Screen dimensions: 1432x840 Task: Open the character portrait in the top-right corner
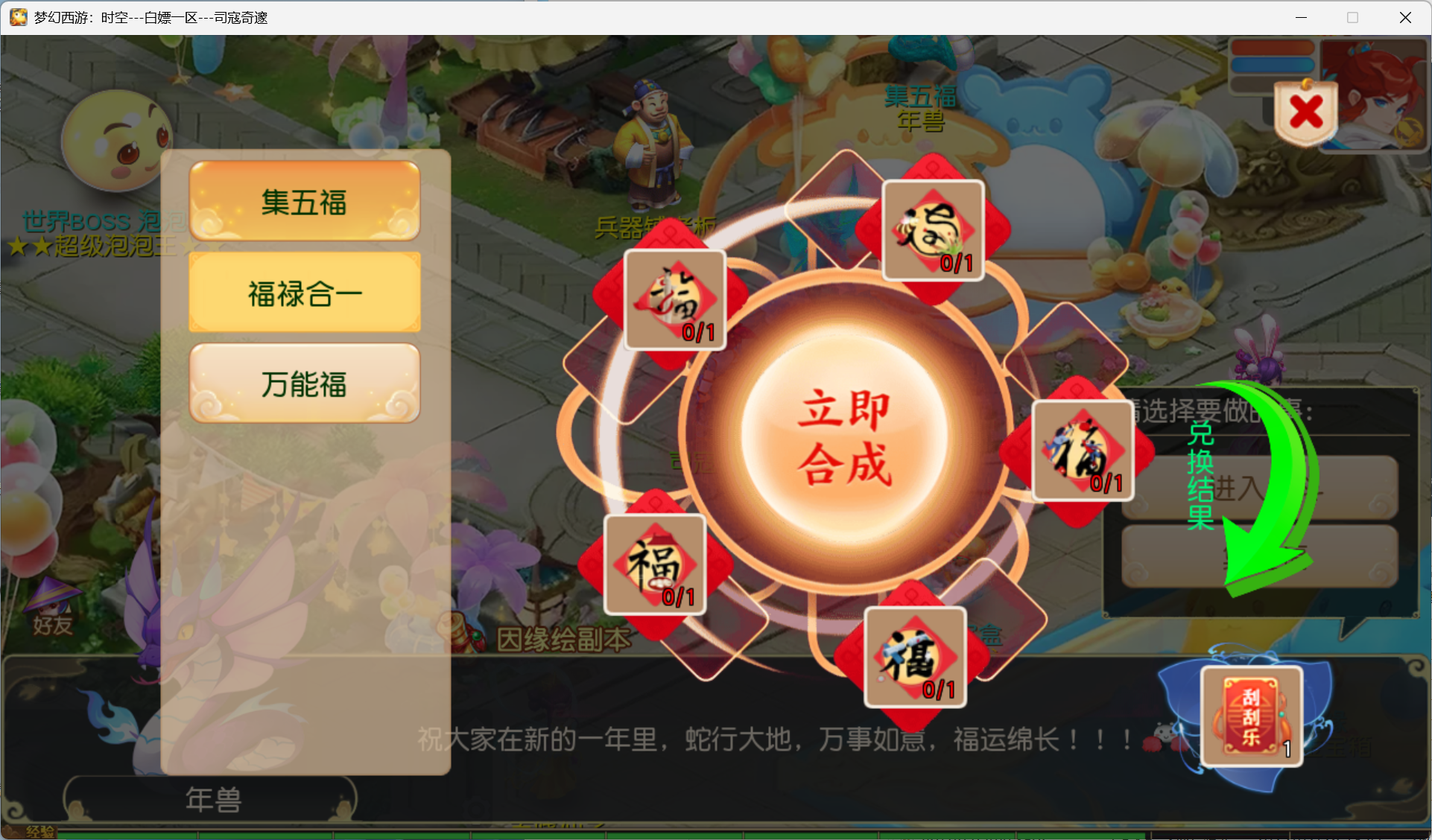1375,95
